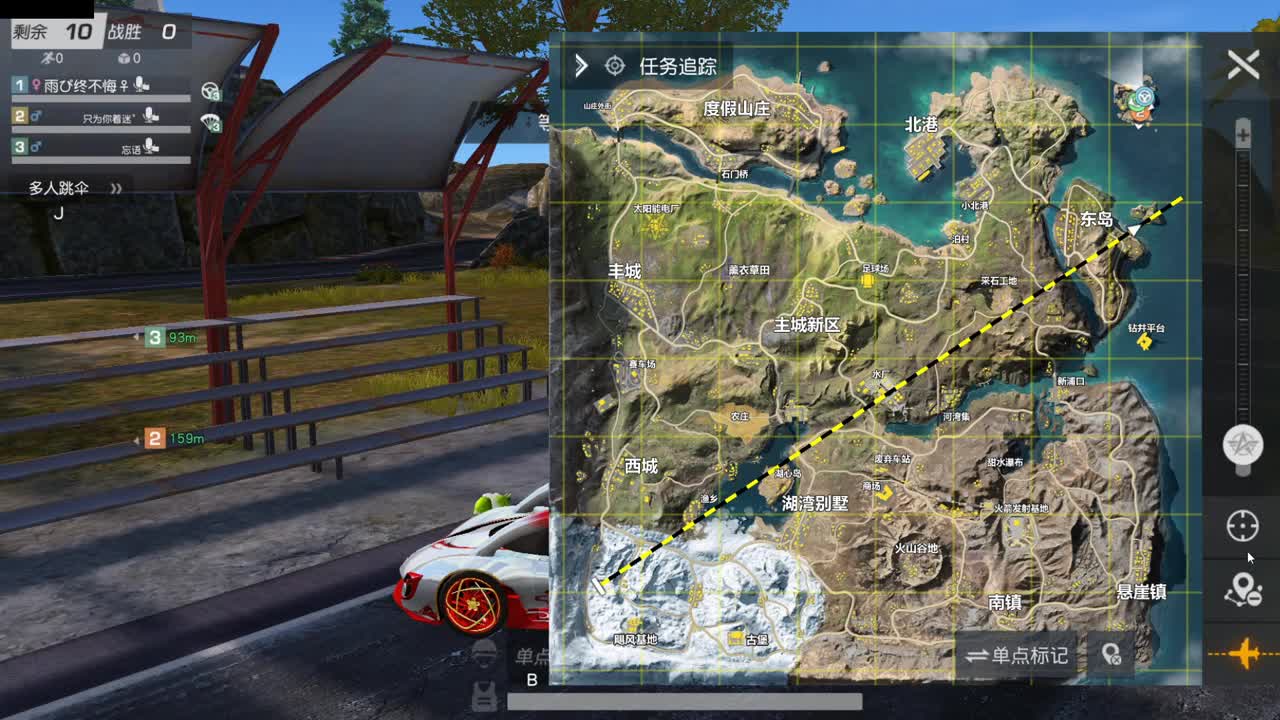Click the 任务追踪 target icon in map header
The image size is (1280, 720).
613,65
